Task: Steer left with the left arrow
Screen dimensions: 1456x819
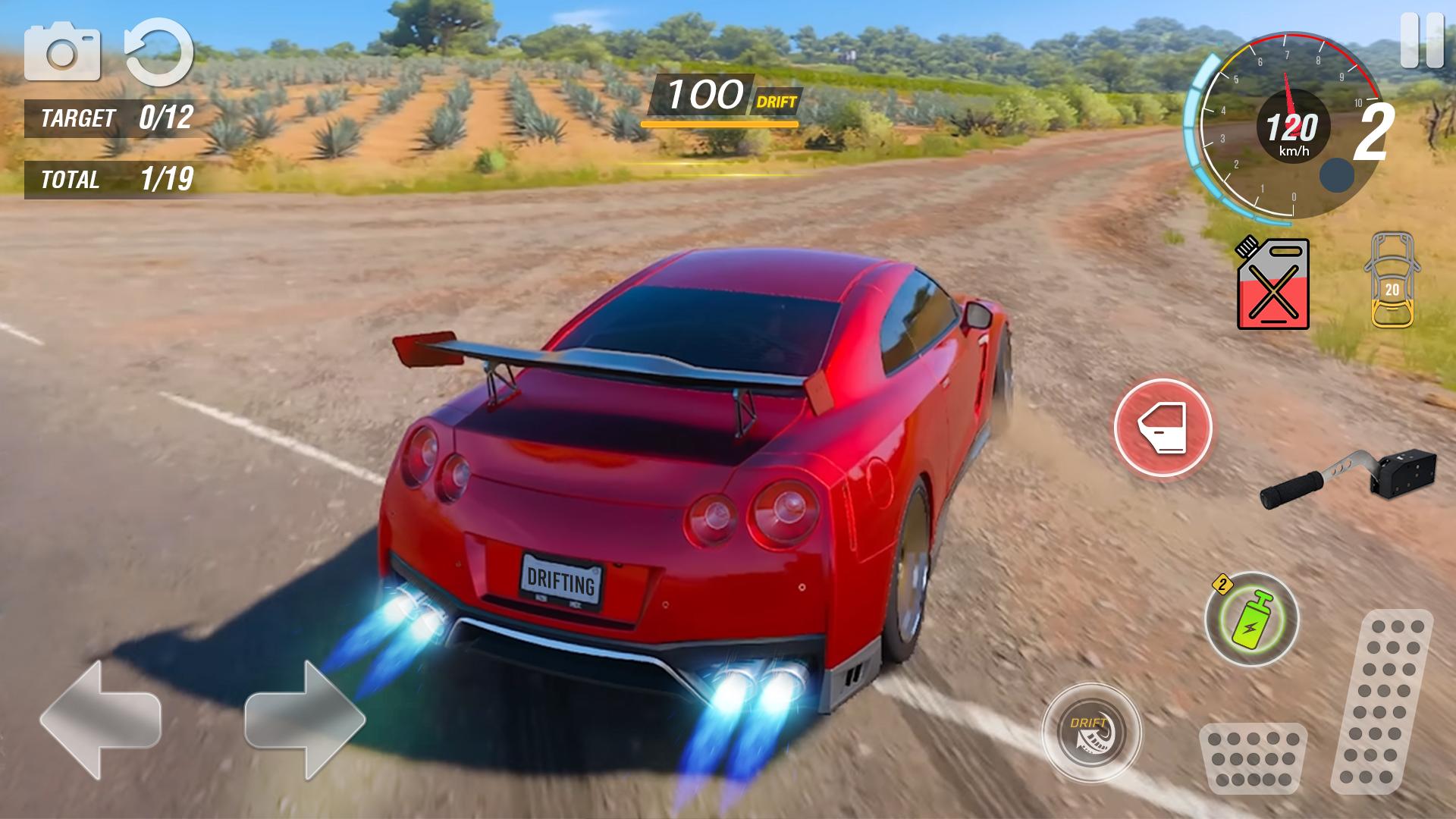Action: coord(100,719)
